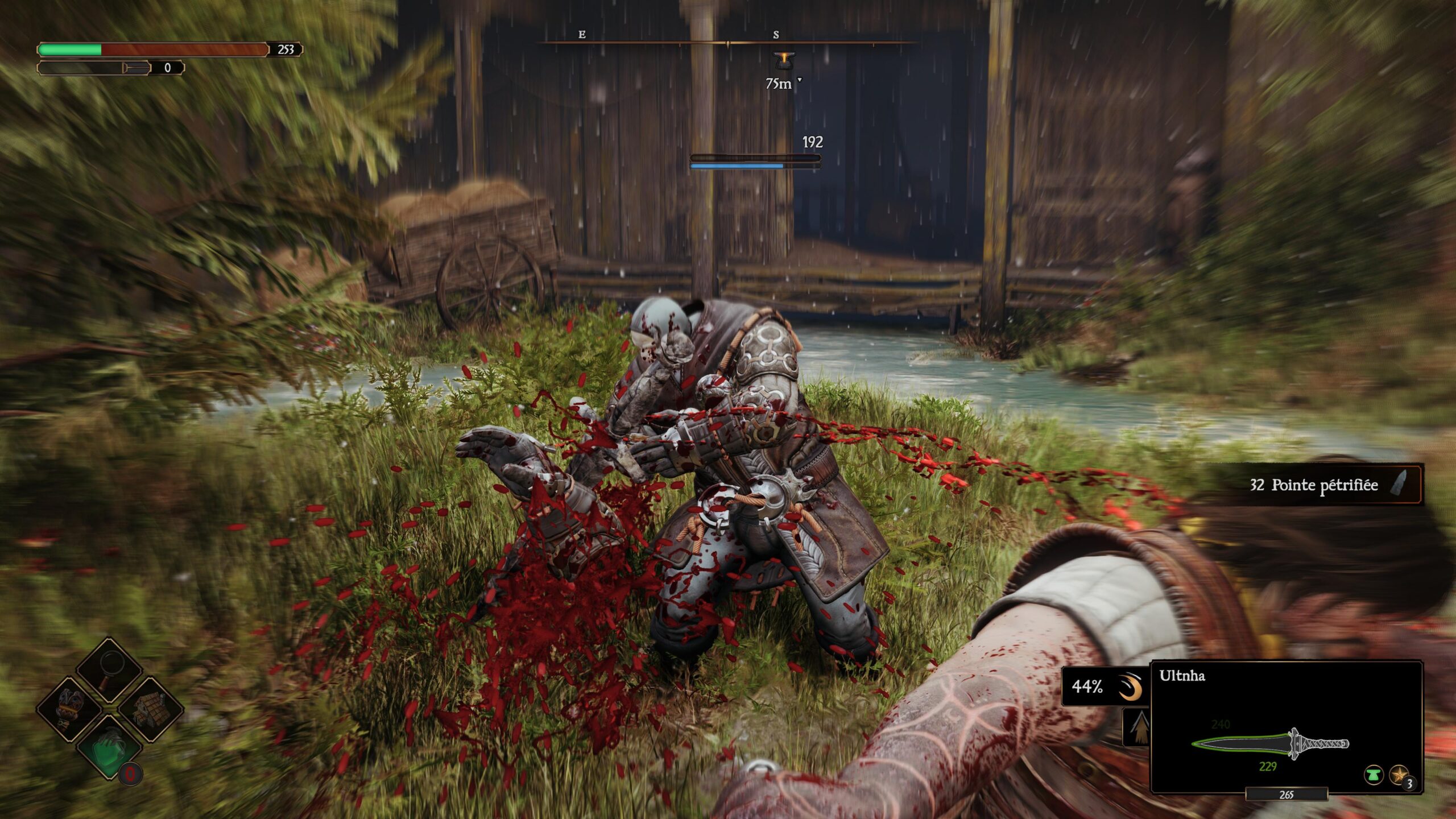Viewport: 1456px width, 819px height.
Task: Select the house quick slot
Action: click(151, 710)
